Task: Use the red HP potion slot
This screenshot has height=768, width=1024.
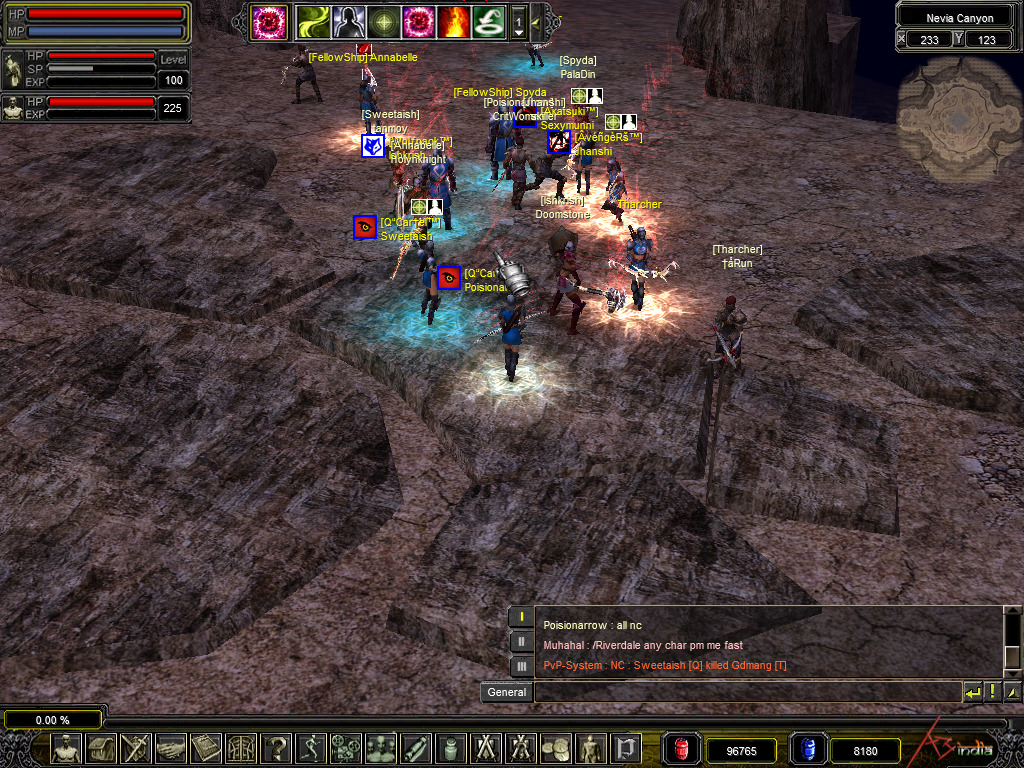Action: click(x=681, y=749)
